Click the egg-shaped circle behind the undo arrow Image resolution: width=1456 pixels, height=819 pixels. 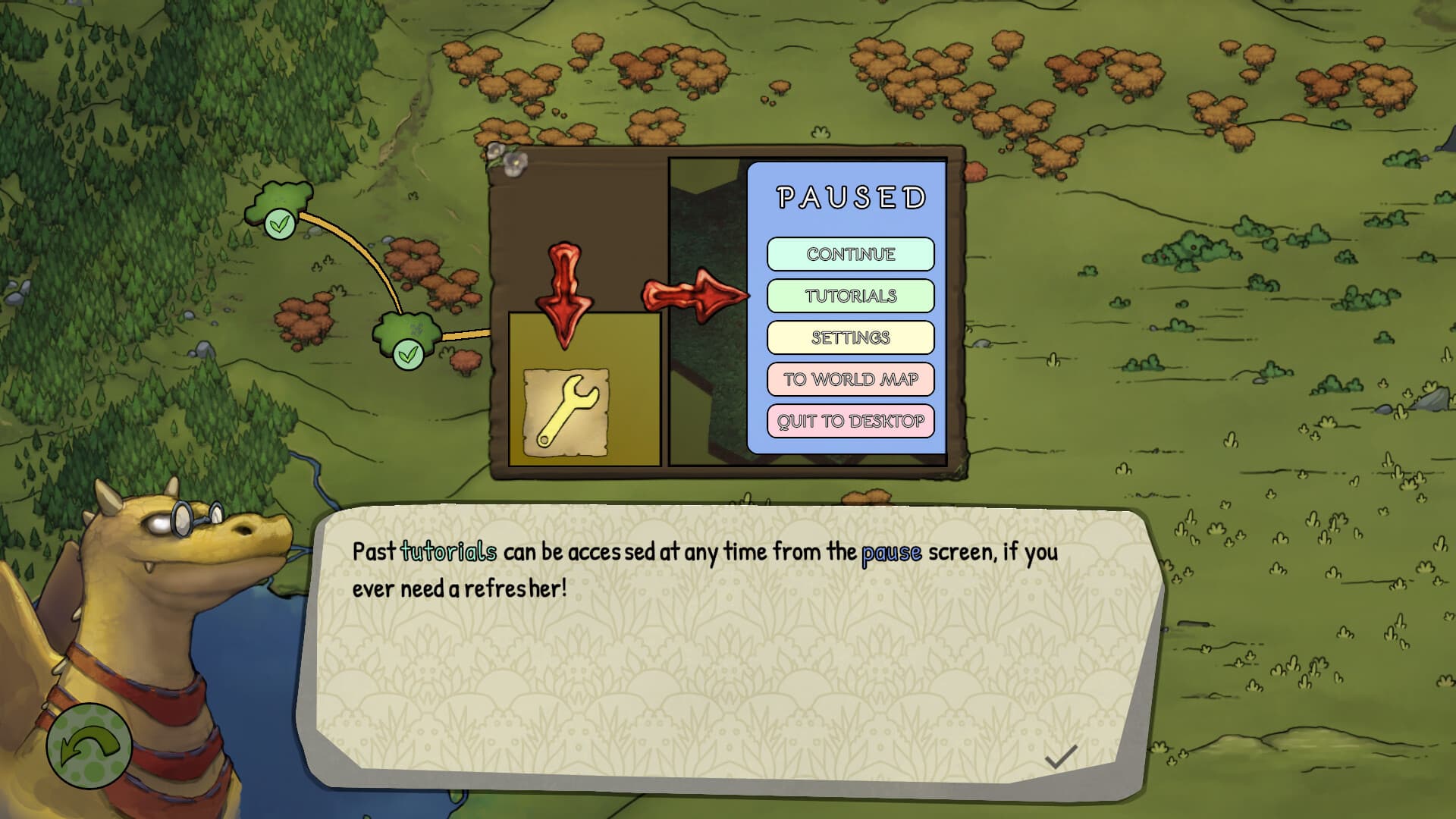click(x=89, y=751)
